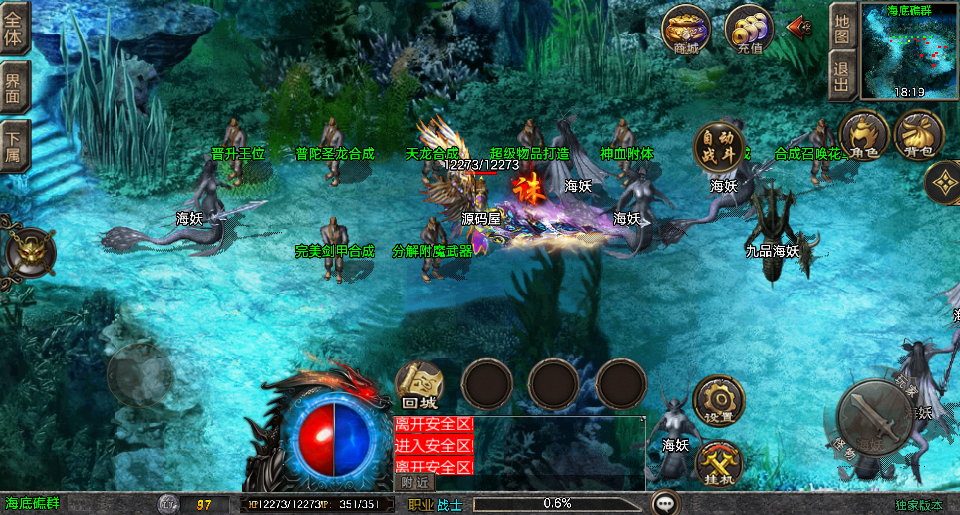Screen dimensions: 960x515
Task: Switch to the 附近 chat channel
Action: click(x=416, y=482)
